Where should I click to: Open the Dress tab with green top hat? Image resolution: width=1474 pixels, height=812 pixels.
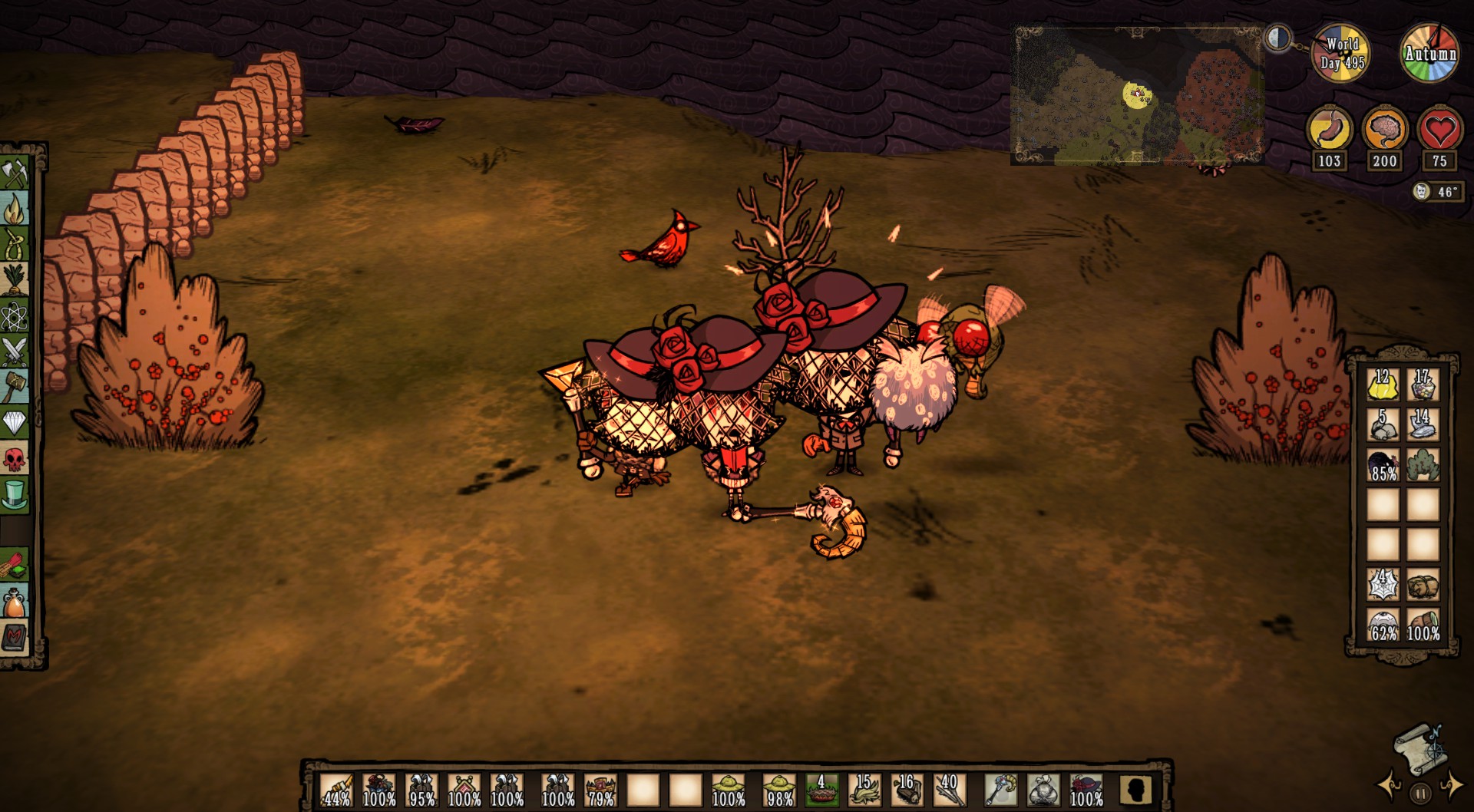click(15, 495)
